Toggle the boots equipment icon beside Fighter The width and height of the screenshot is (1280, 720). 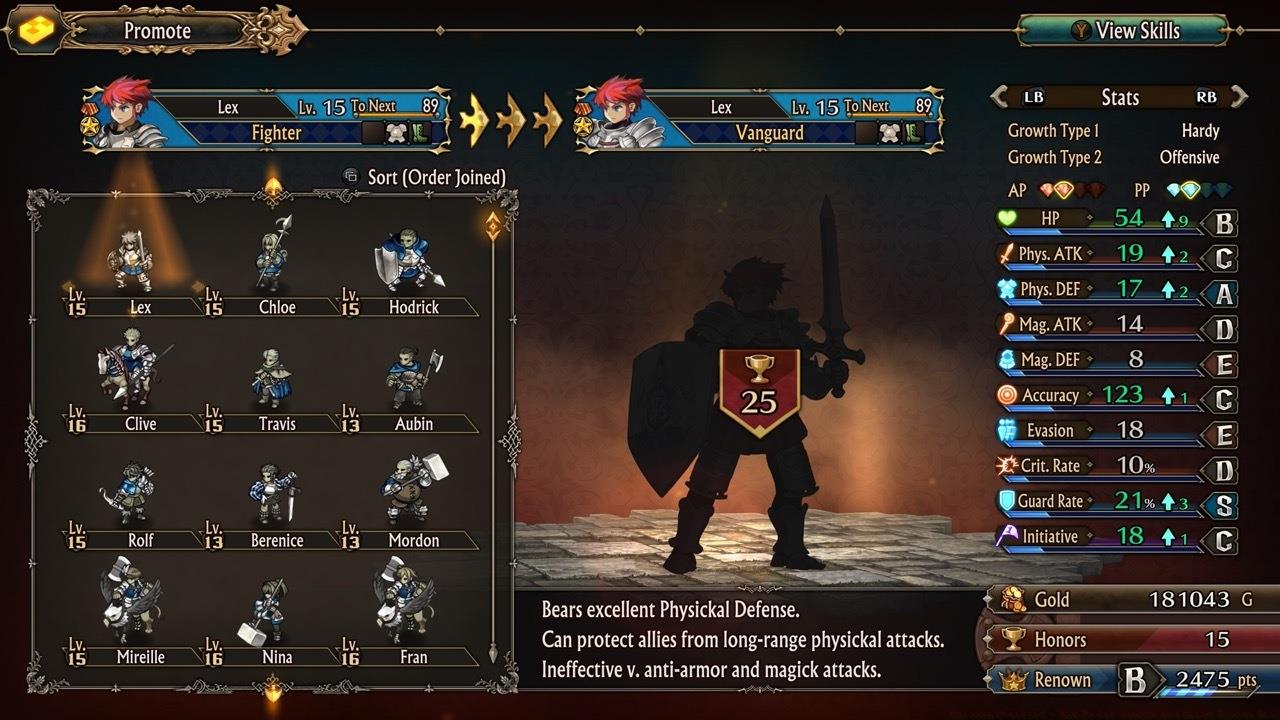point(420,132)
